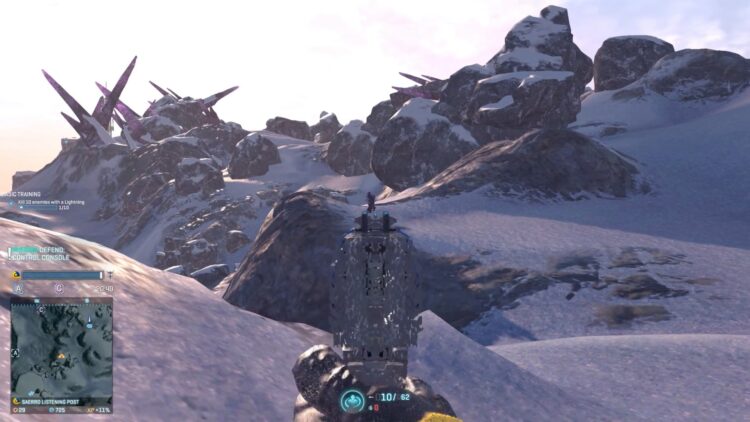Click capture point A indicator

click(18, 288)
